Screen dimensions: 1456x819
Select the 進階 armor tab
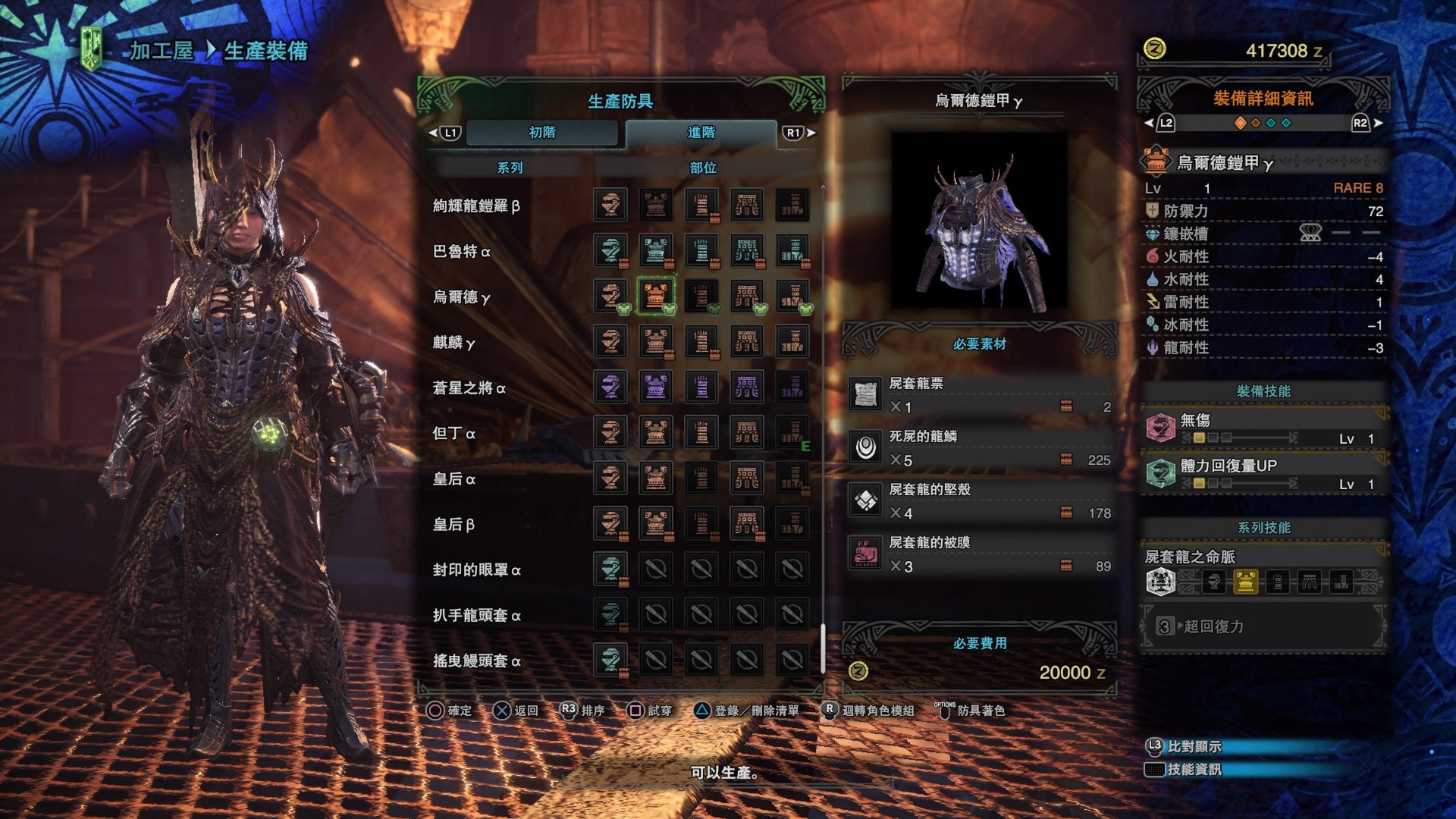pos(701,133)
